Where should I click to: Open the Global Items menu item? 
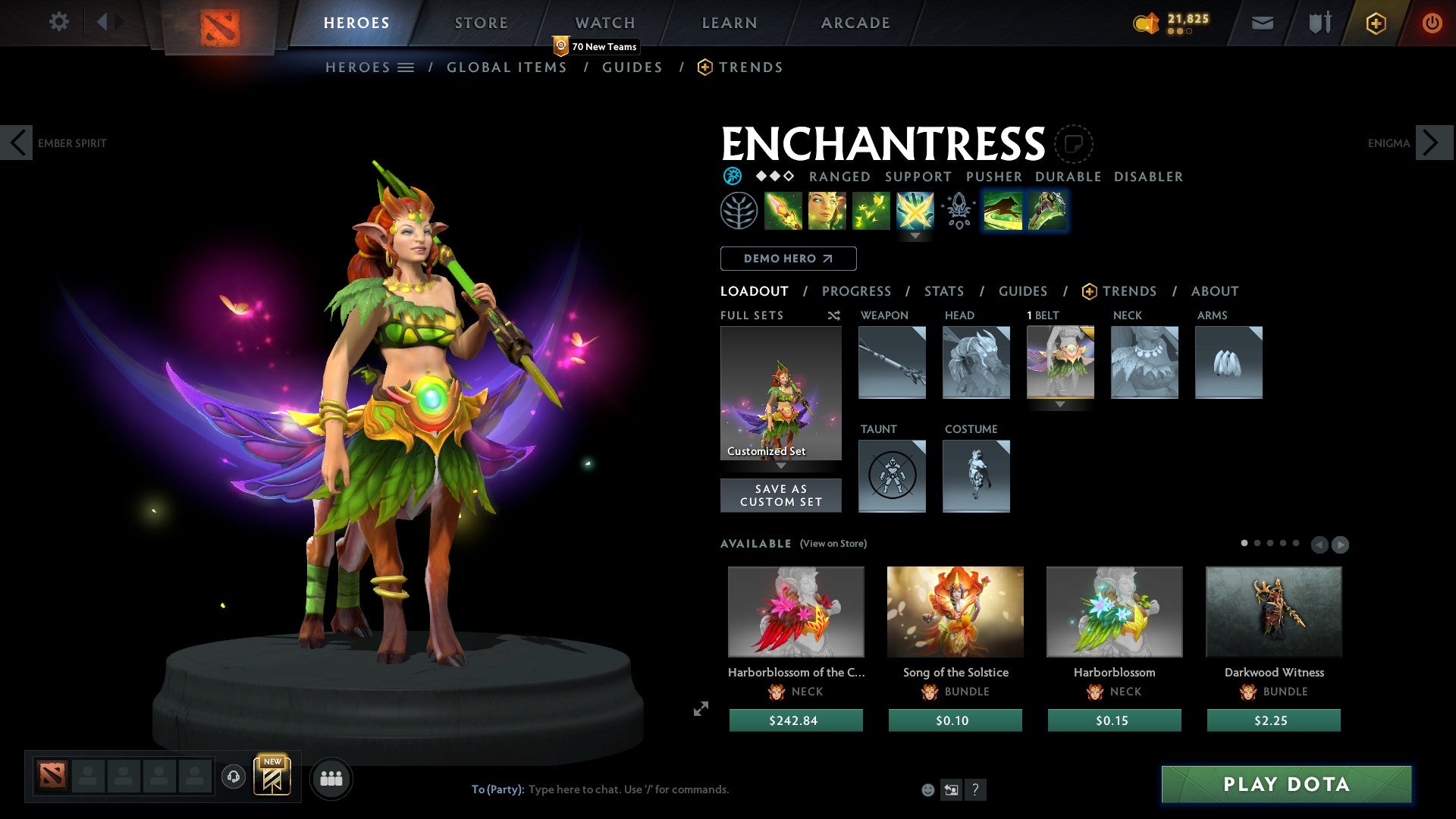(507, 67)
